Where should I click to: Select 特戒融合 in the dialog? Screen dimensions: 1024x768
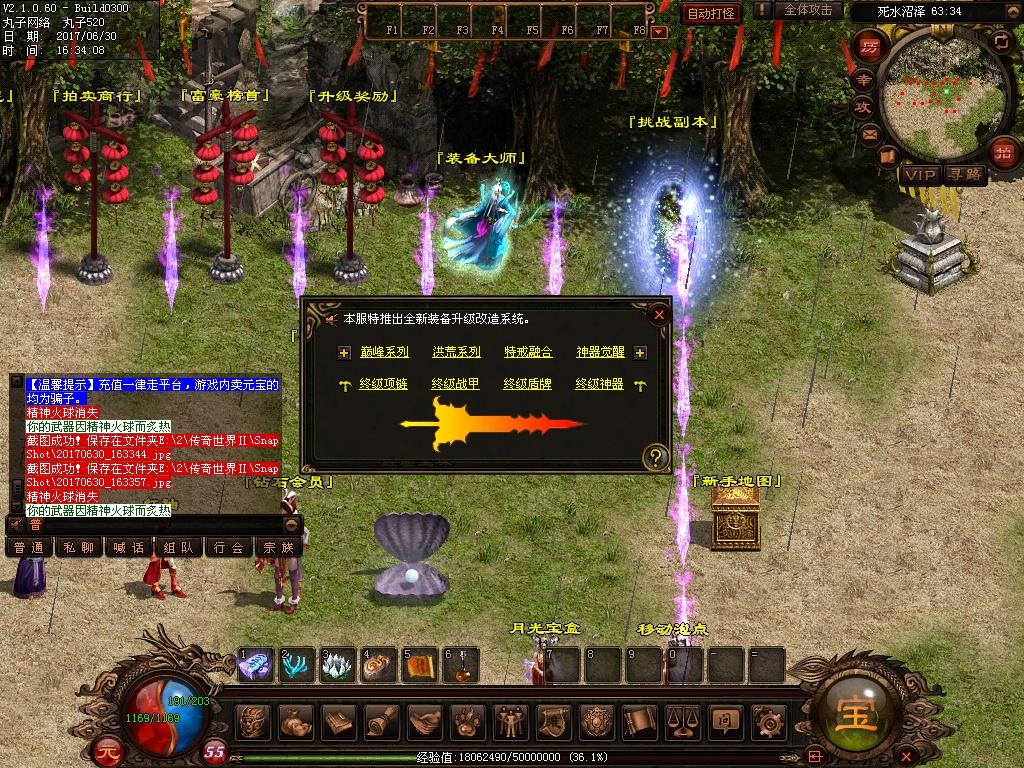tap(528, 352)
